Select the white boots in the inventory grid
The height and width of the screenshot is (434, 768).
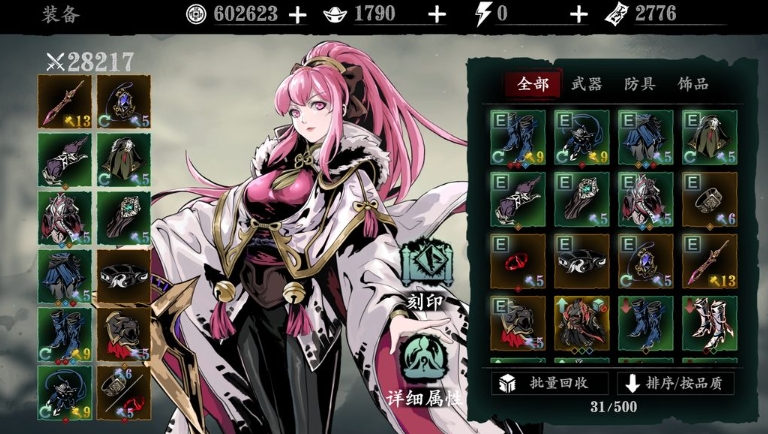[x=709, y=323]
